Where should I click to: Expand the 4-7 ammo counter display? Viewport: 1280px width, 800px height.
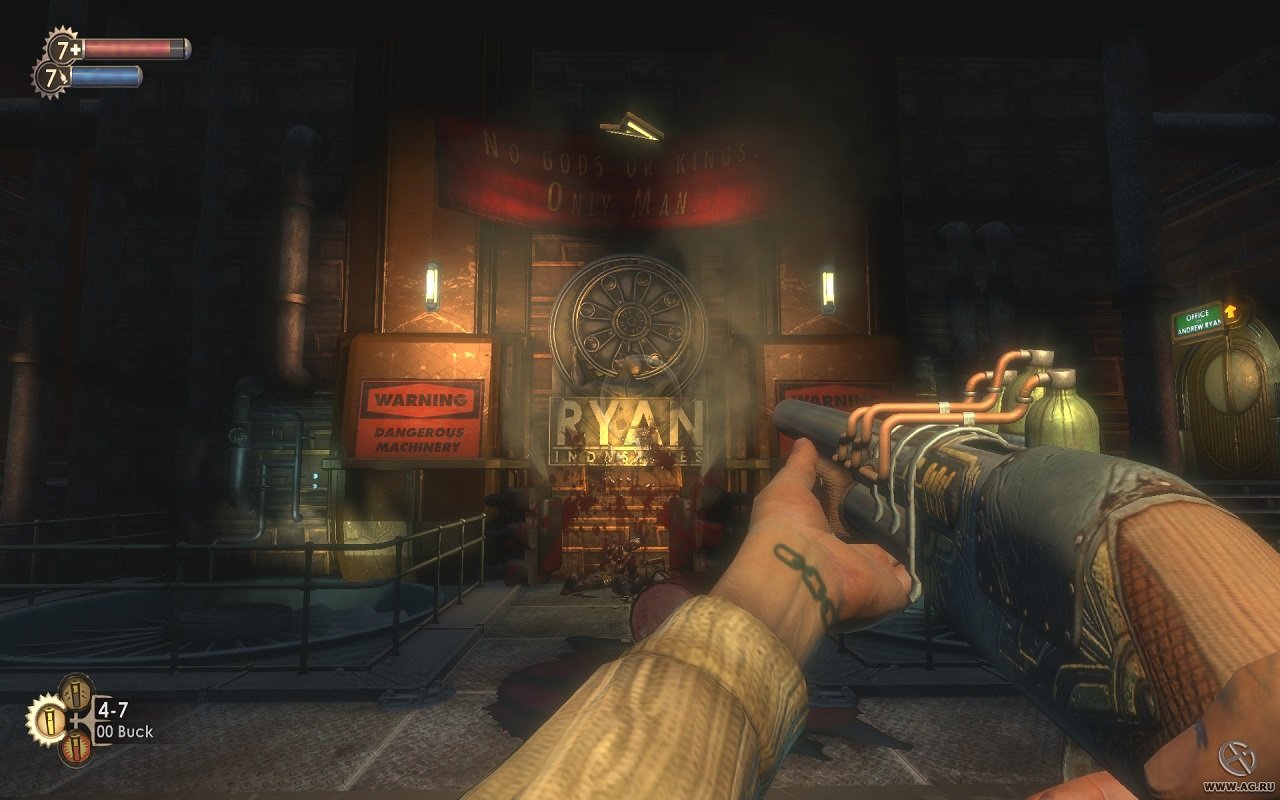pyautogui.click(x=112, y=709)
